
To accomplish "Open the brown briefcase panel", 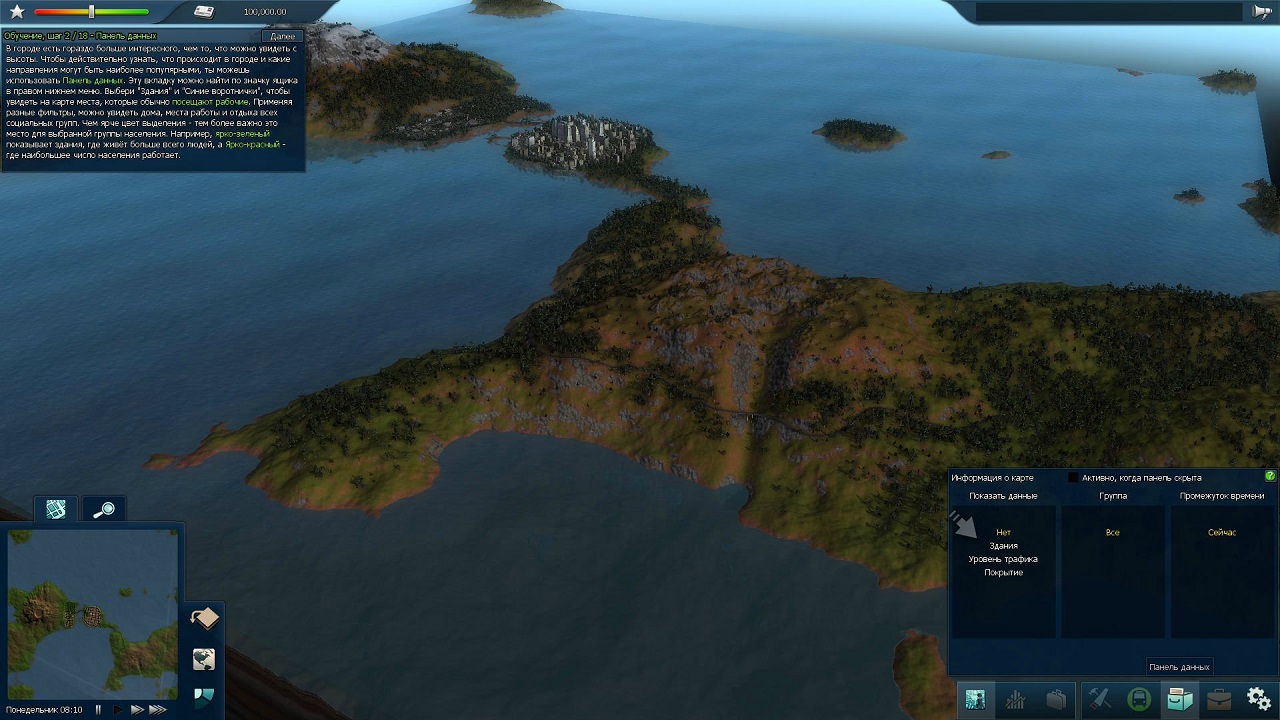I will pyautogui.click(x=1219, y=699).
